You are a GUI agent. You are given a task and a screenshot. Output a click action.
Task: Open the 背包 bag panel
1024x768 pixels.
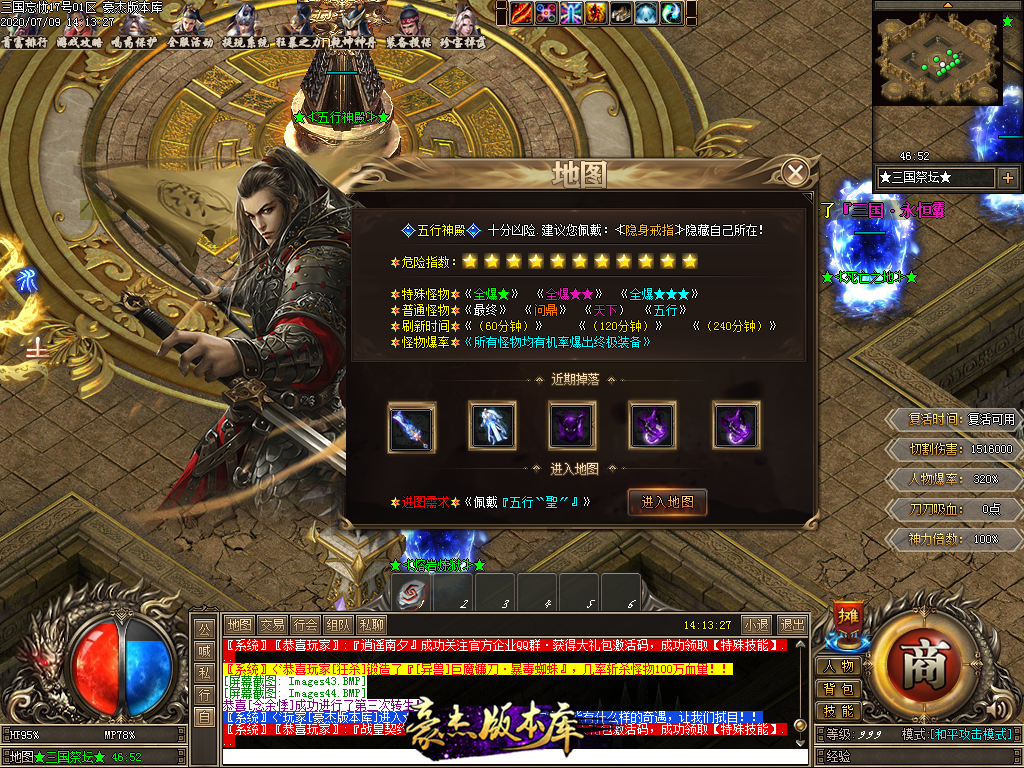838,689
